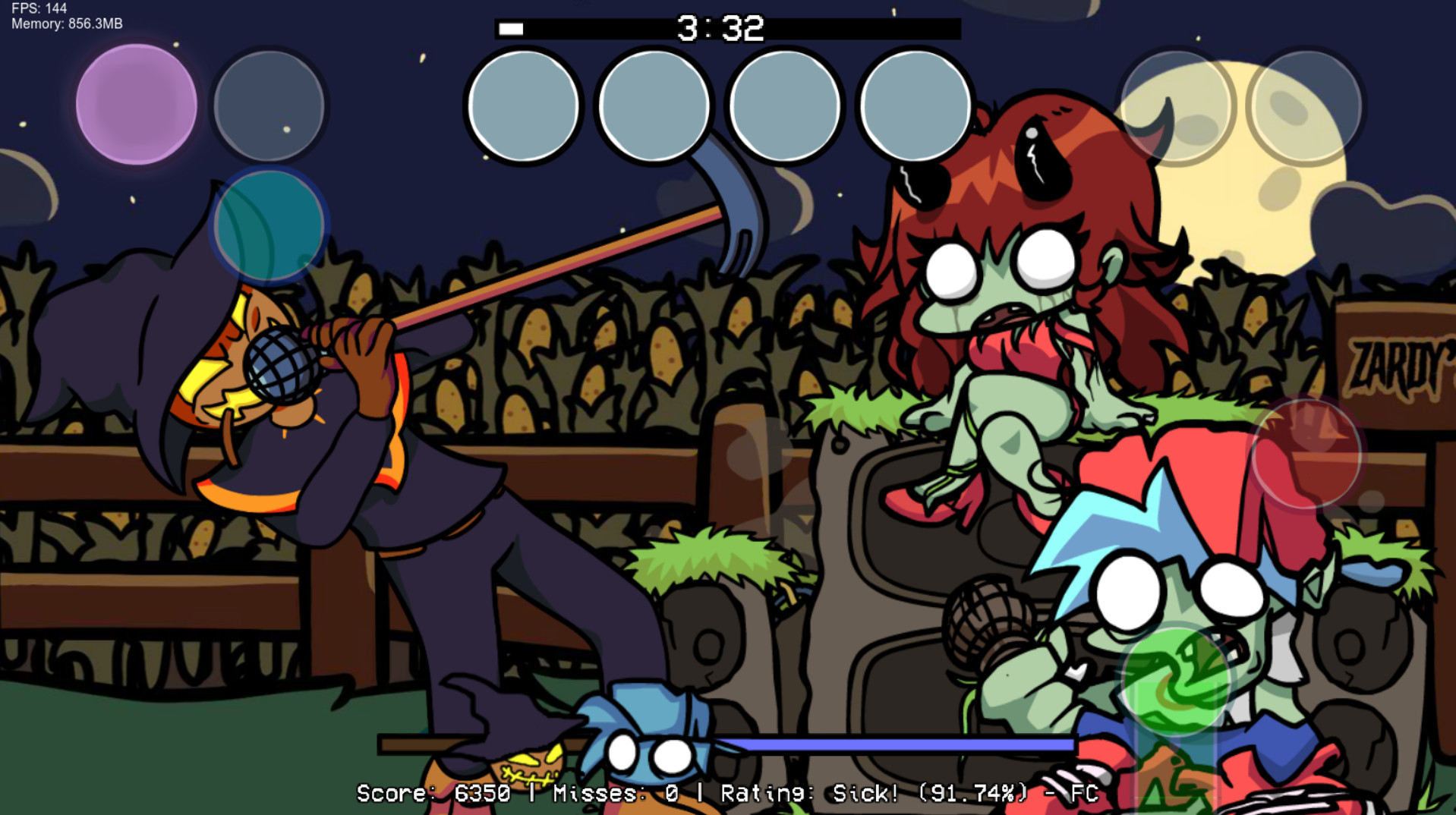This screenshot has width=1456, height=815.
Task: Toggle the teal translucent touch button
Action: (269, 226)
